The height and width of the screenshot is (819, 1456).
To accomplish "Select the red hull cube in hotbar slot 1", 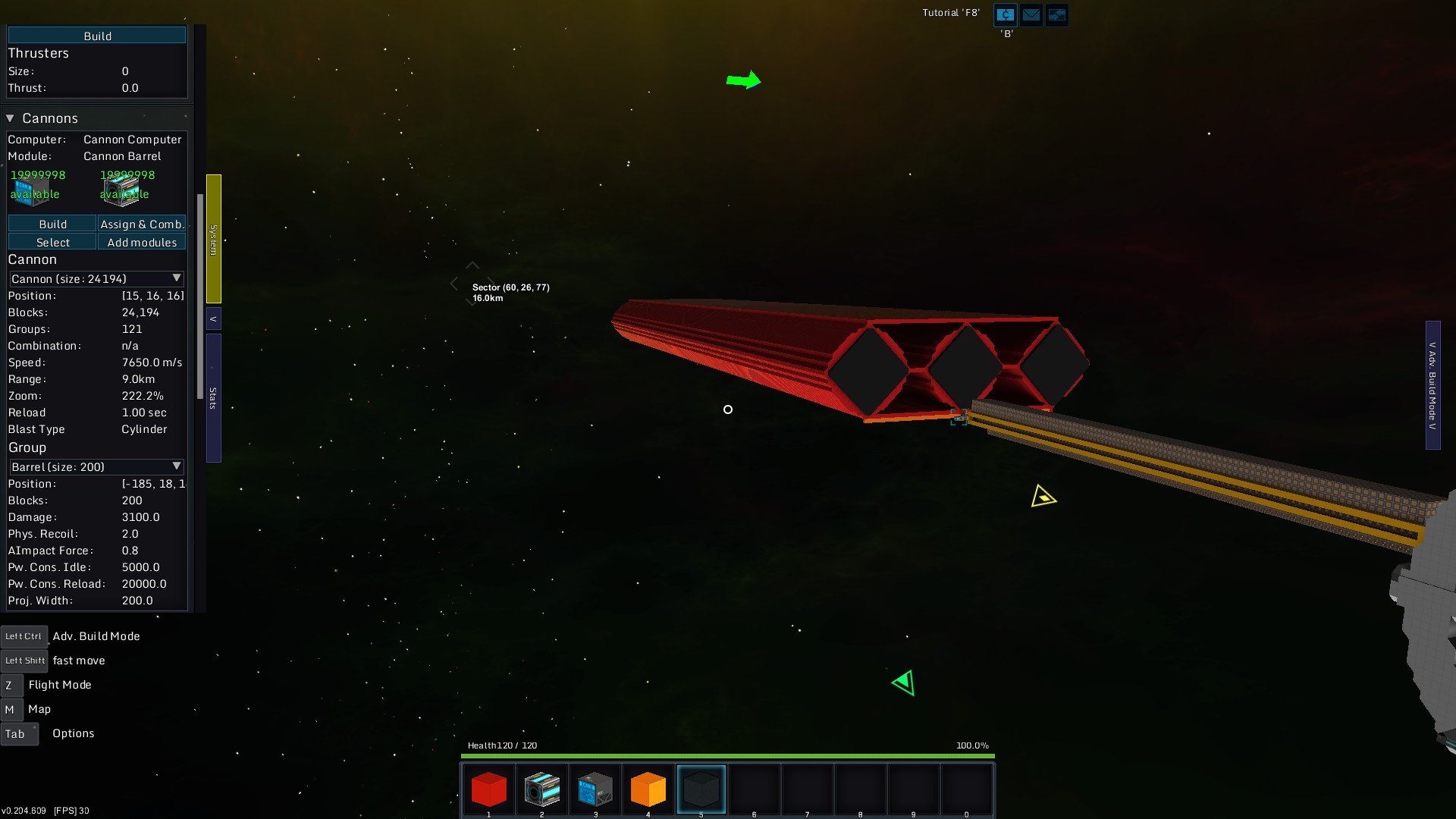I will (x=488, y=789).
